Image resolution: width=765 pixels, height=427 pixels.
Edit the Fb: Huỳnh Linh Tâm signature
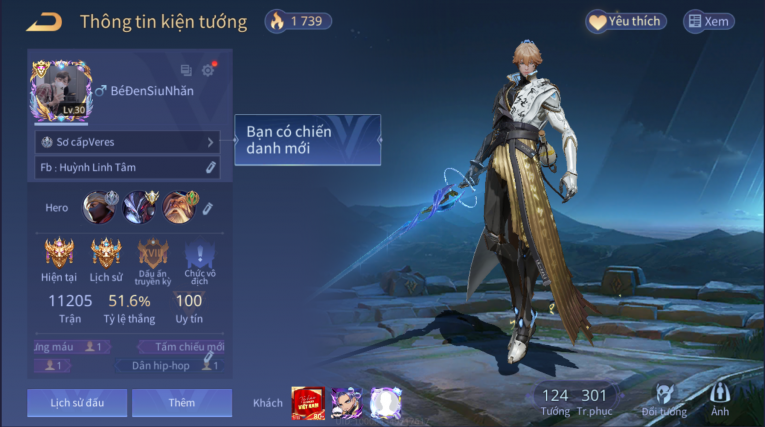pyautogui.click(x=211, y=167)
